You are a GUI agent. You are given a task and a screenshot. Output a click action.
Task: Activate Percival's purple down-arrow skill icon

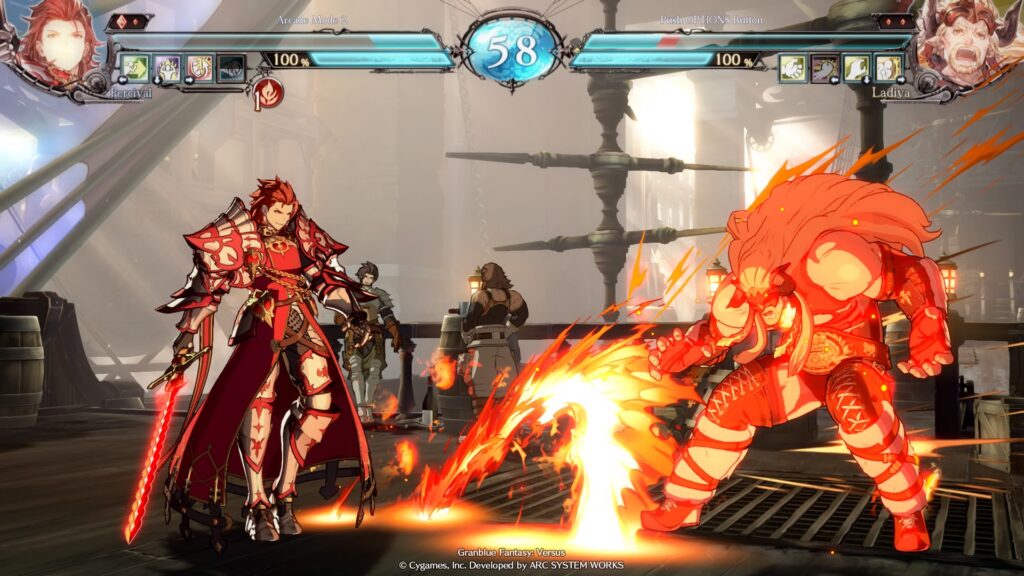[167, 68]
